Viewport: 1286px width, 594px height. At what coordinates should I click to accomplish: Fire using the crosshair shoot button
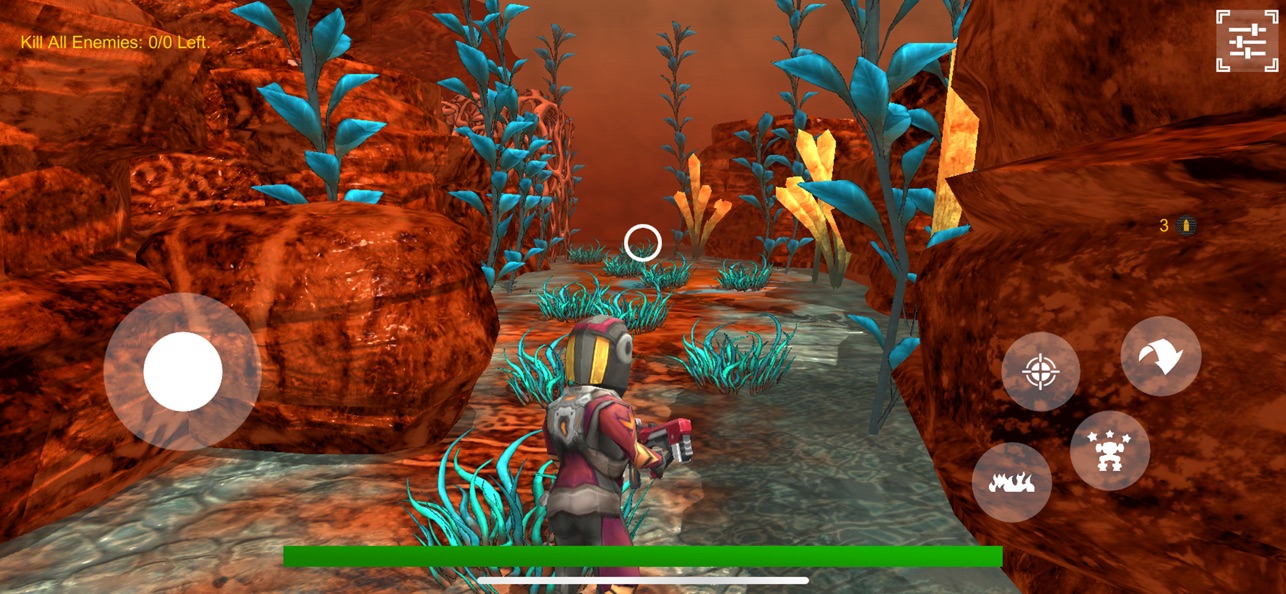1040,372
